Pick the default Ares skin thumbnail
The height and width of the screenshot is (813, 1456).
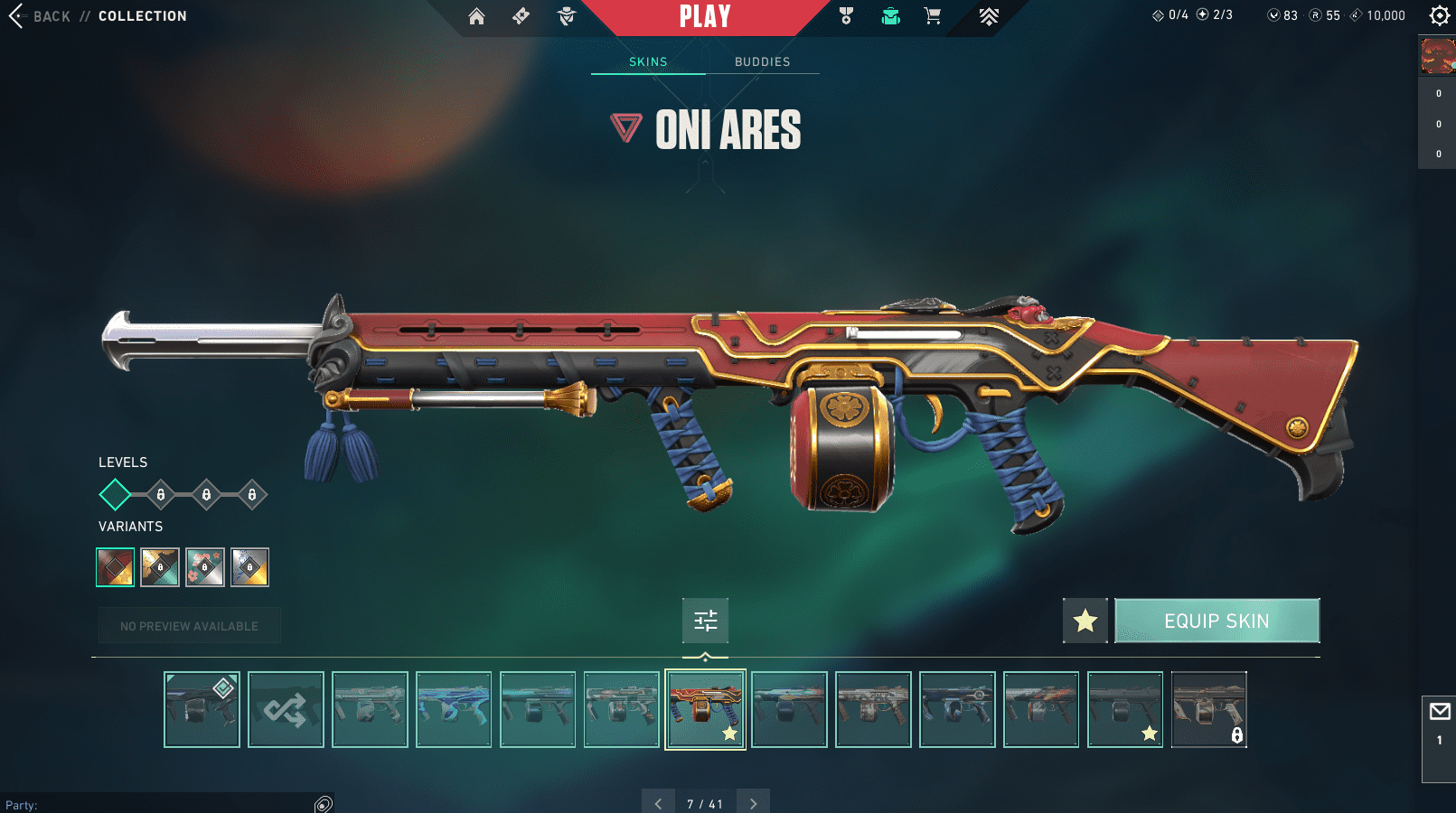202,709
